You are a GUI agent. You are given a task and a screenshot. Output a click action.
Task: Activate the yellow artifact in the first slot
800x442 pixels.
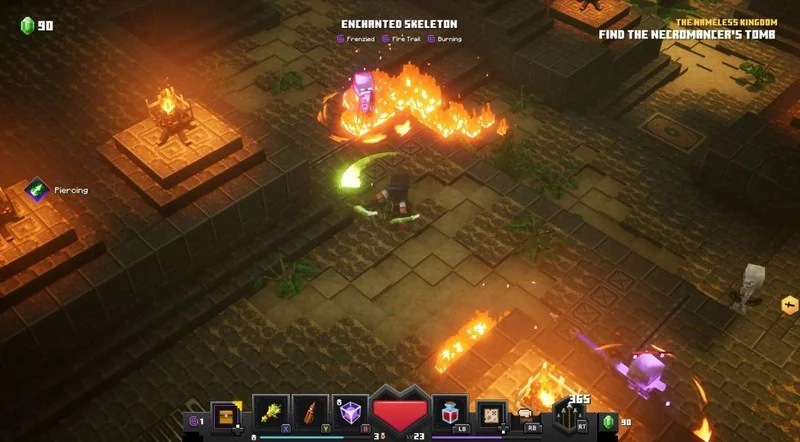(x=271, y=412)
